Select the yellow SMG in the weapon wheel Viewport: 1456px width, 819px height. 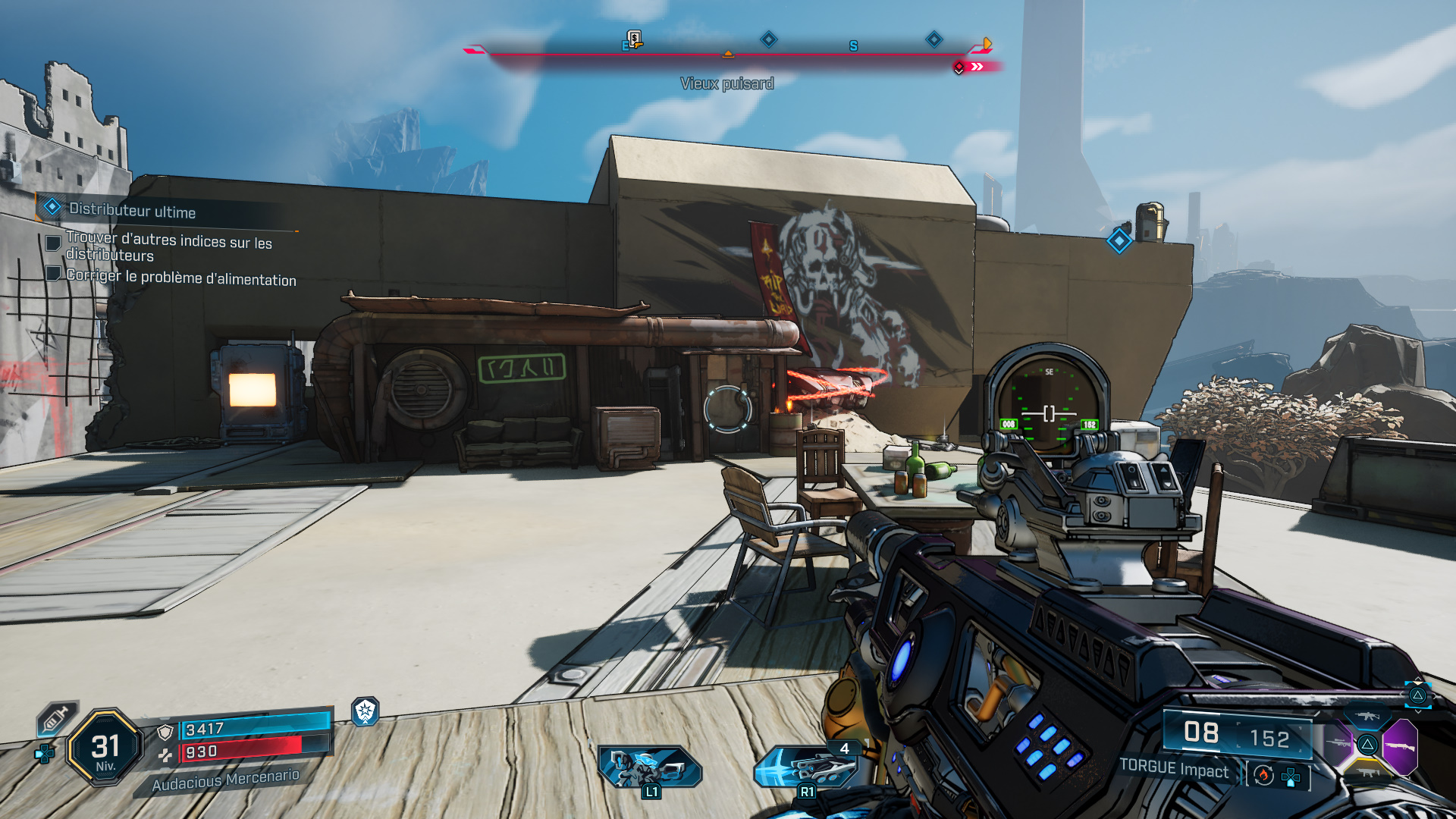(x=1367, y=772)
